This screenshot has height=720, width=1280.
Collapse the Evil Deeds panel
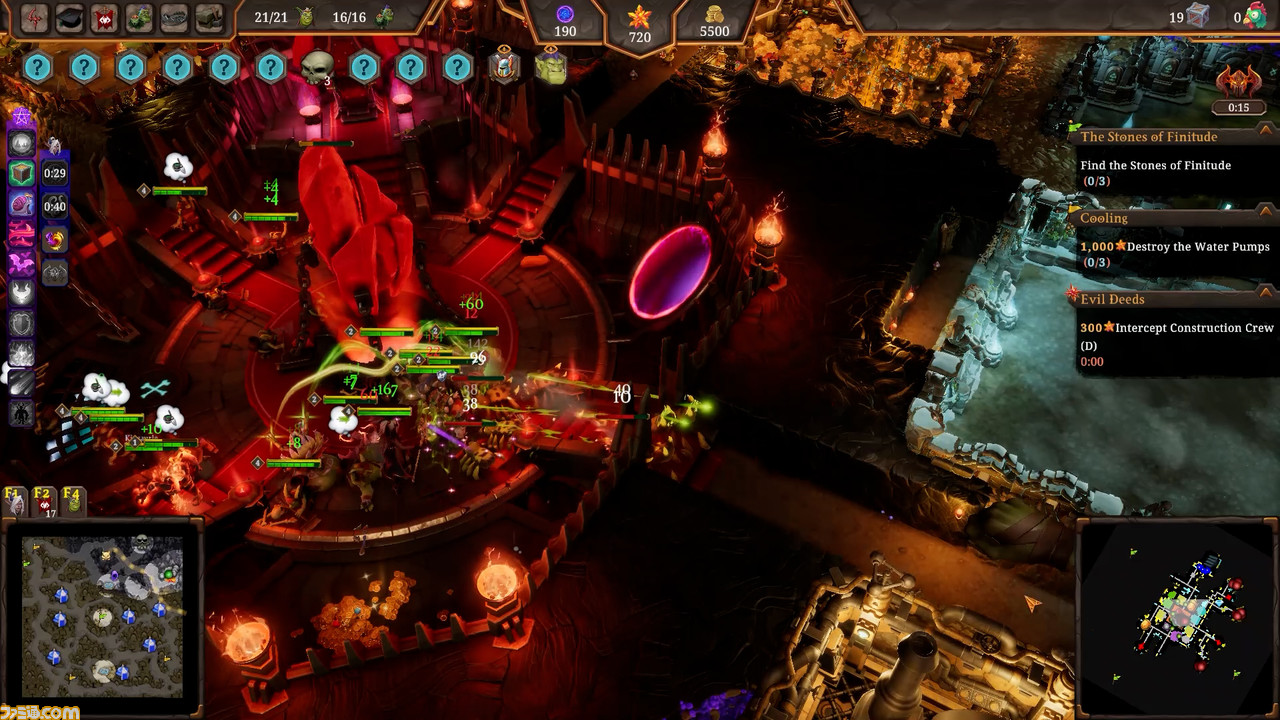[x=1265, y=293]
